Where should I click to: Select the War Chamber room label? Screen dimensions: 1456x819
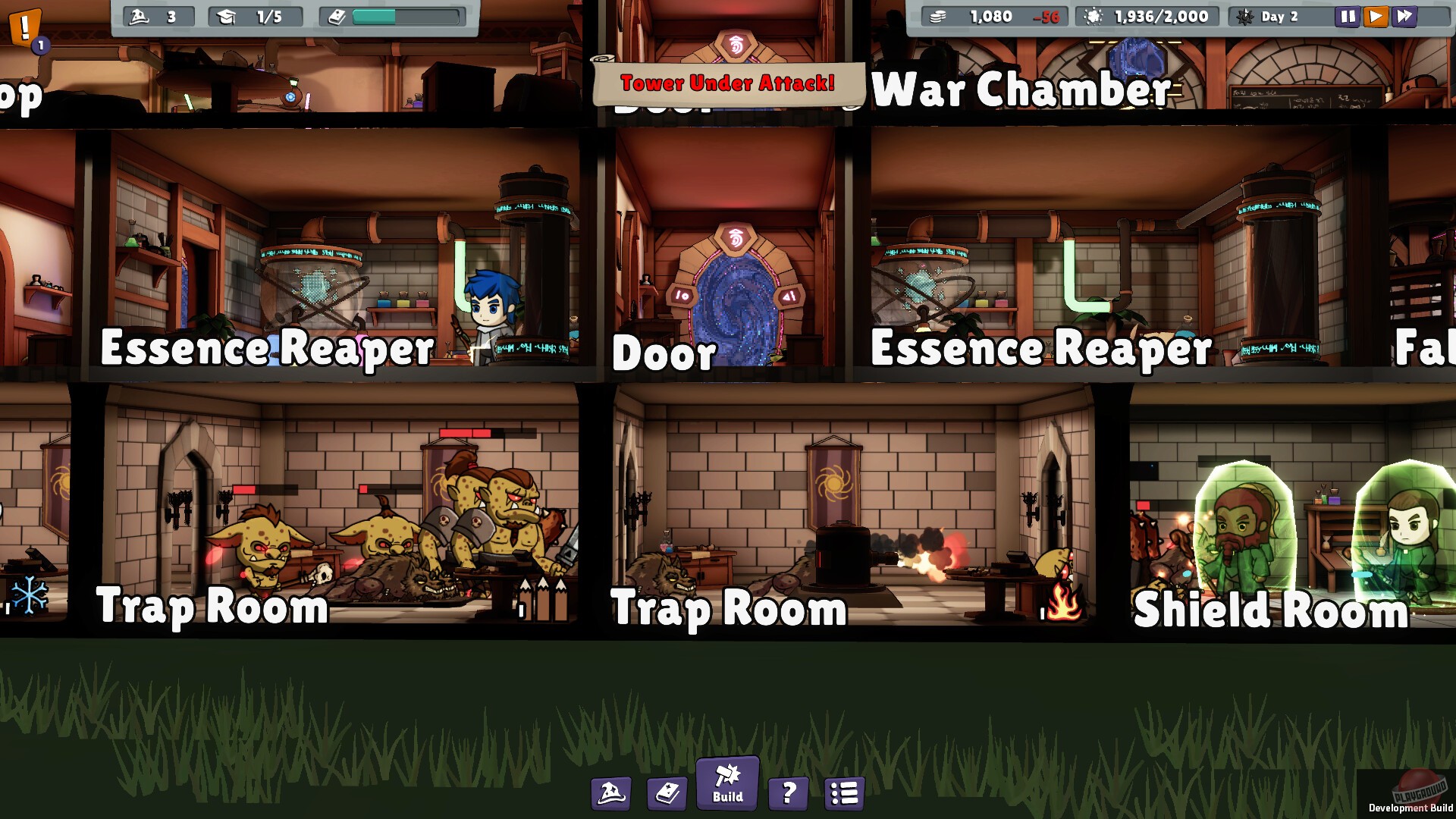coord(1022,89)
